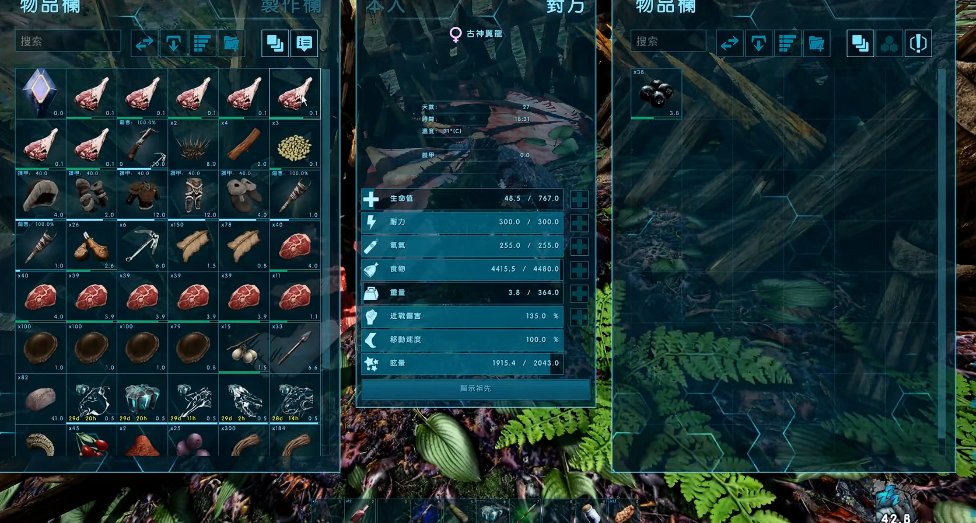This screenshot has width=976, height=523.
Task: Toggle the exclamation mark button in creature inventory
Action: (918, 43)
